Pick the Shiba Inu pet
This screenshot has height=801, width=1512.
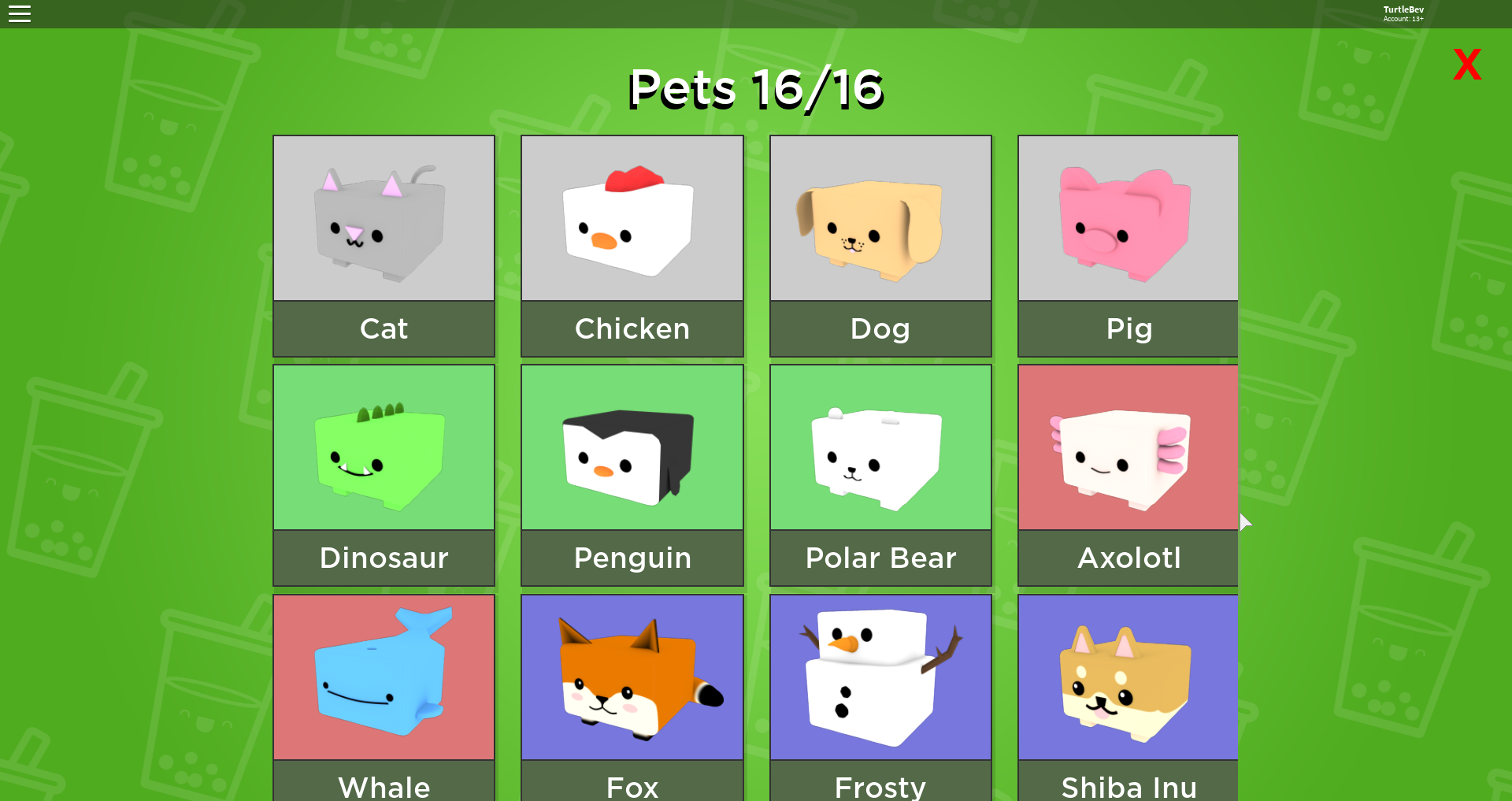click(1127, 676)
